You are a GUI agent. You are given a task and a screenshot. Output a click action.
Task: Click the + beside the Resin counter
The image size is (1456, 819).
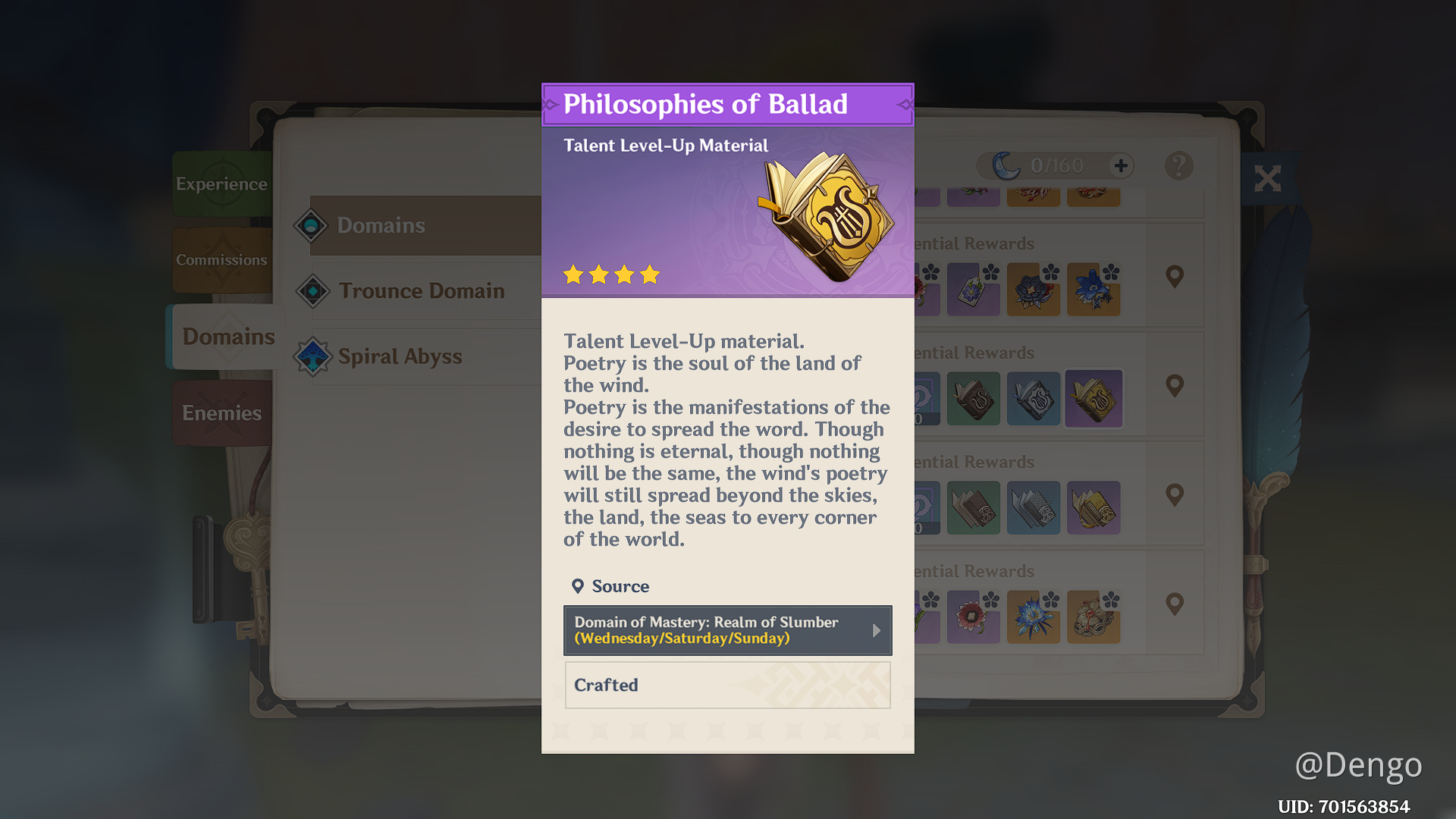click(1120, 165)
